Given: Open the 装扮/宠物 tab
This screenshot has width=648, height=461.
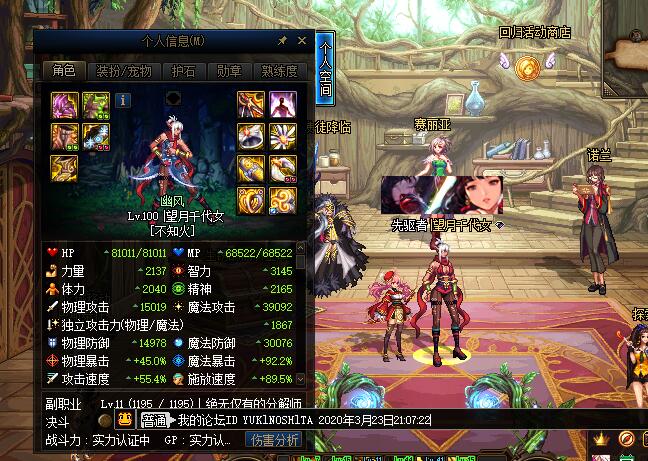Looking at the screenshot, I should coord(123,71).
